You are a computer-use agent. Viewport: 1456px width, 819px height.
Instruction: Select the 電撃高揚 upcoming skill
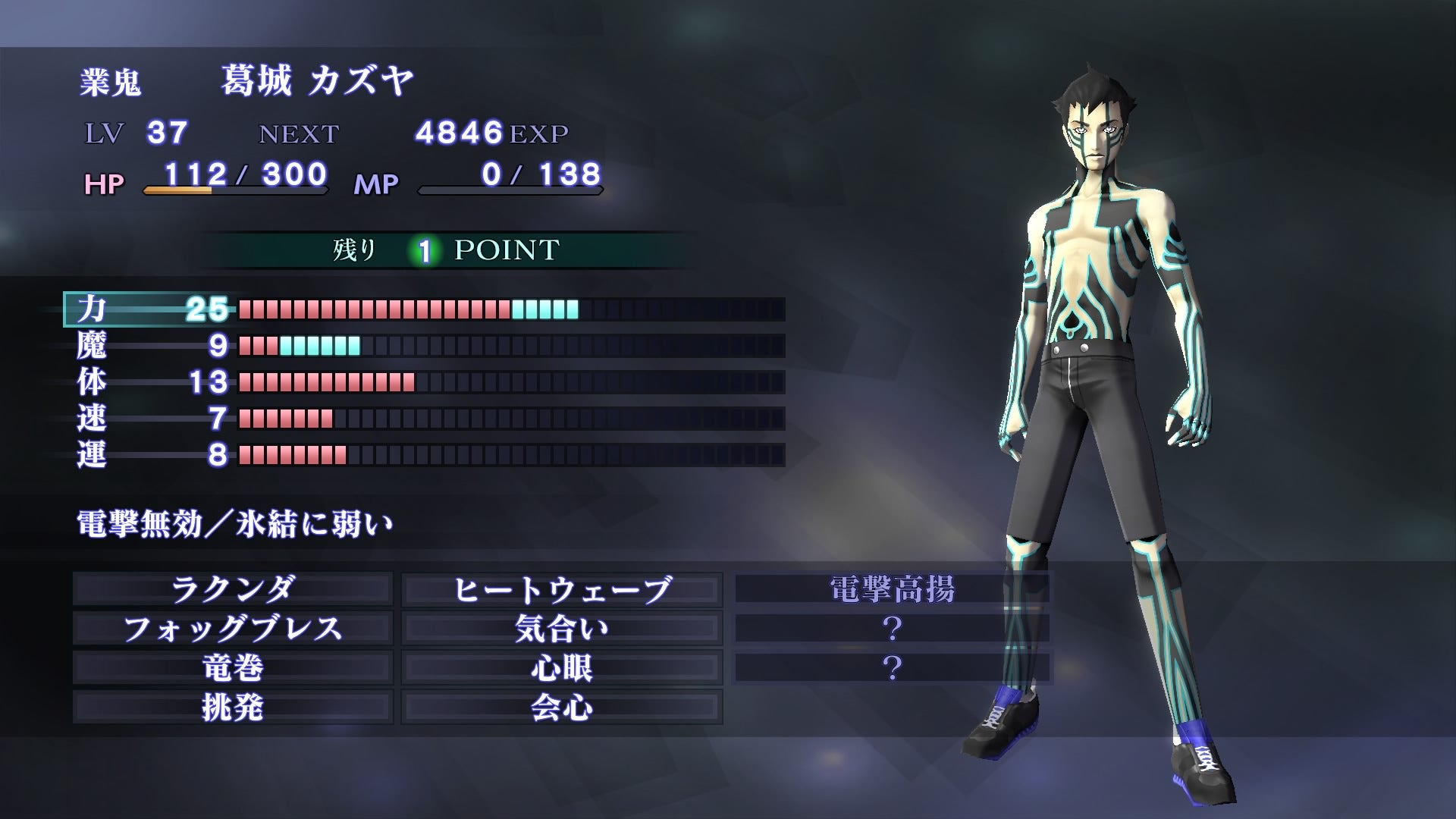pyautogui.click(x=893, y=589)
